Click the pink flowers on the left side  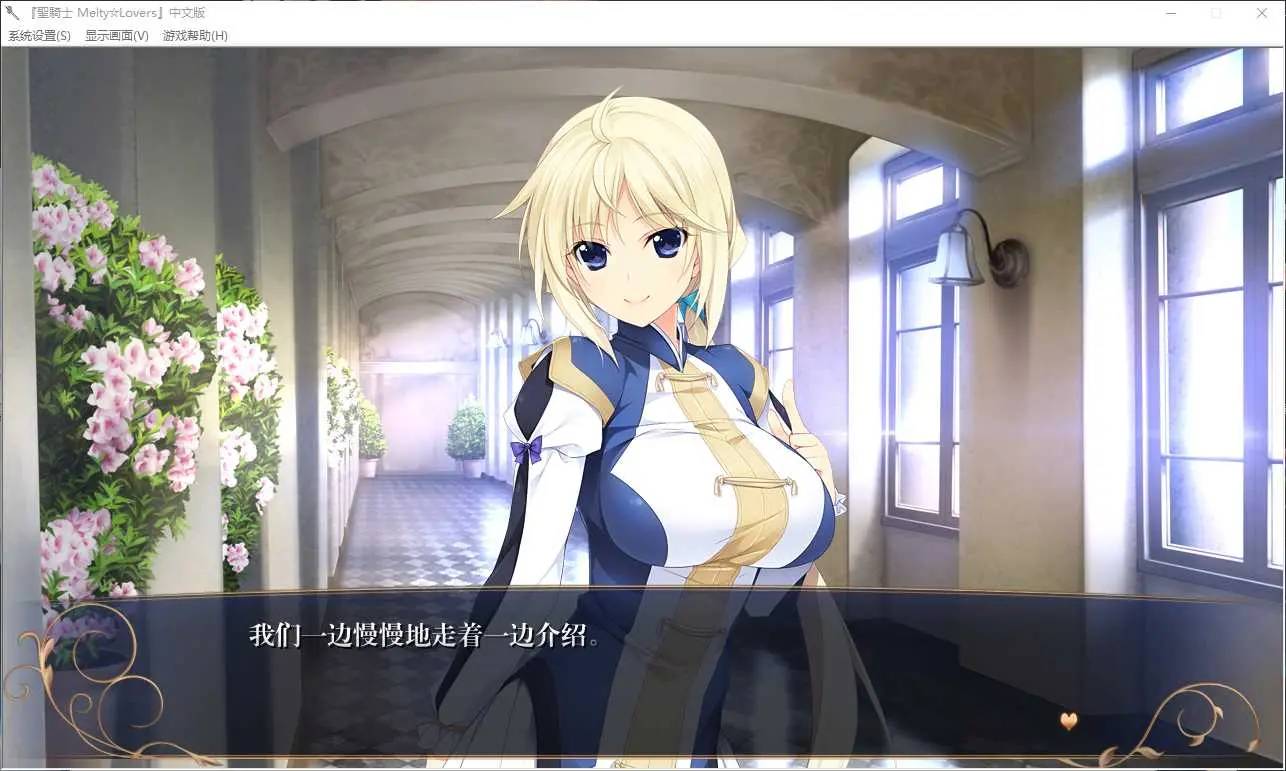coord(110,350)
